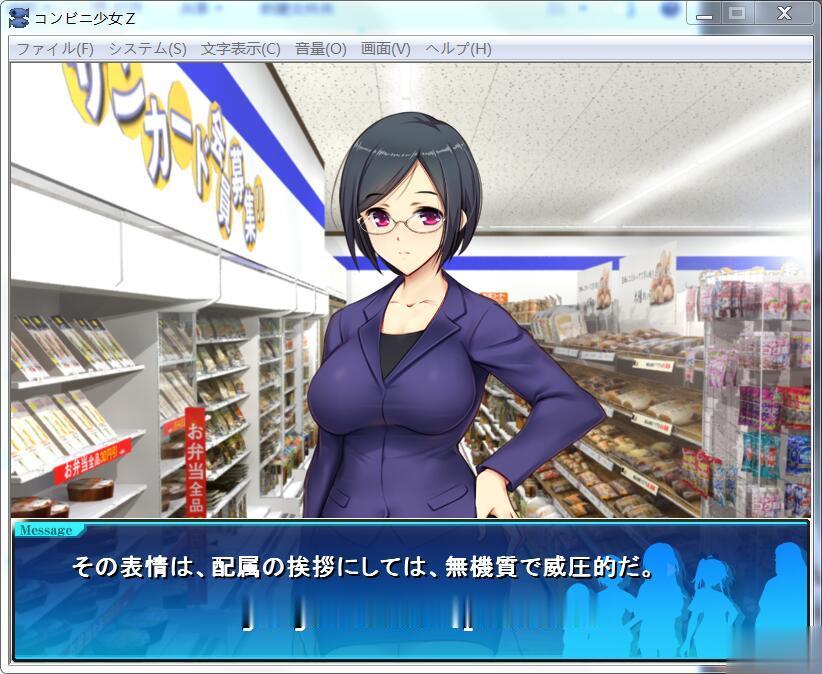Open the ヘルプ(H) help menu
Viewport: 822px width, 674px height.
point(458,49)
